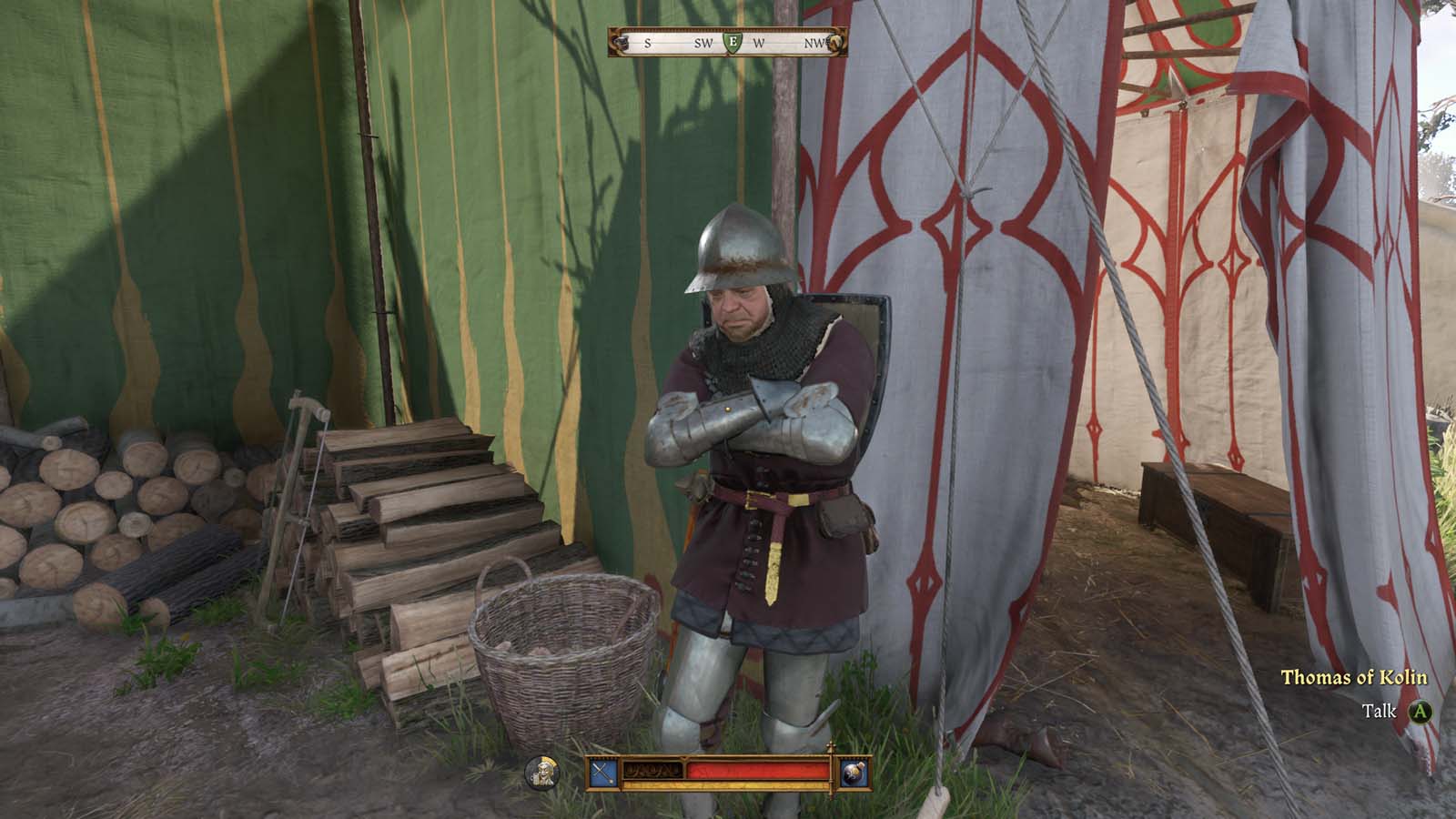Image resolution: width=1456 pixels, height=819 pixels.
Task: Click the helmet icon at compass left end
Action: coord(622,43)
